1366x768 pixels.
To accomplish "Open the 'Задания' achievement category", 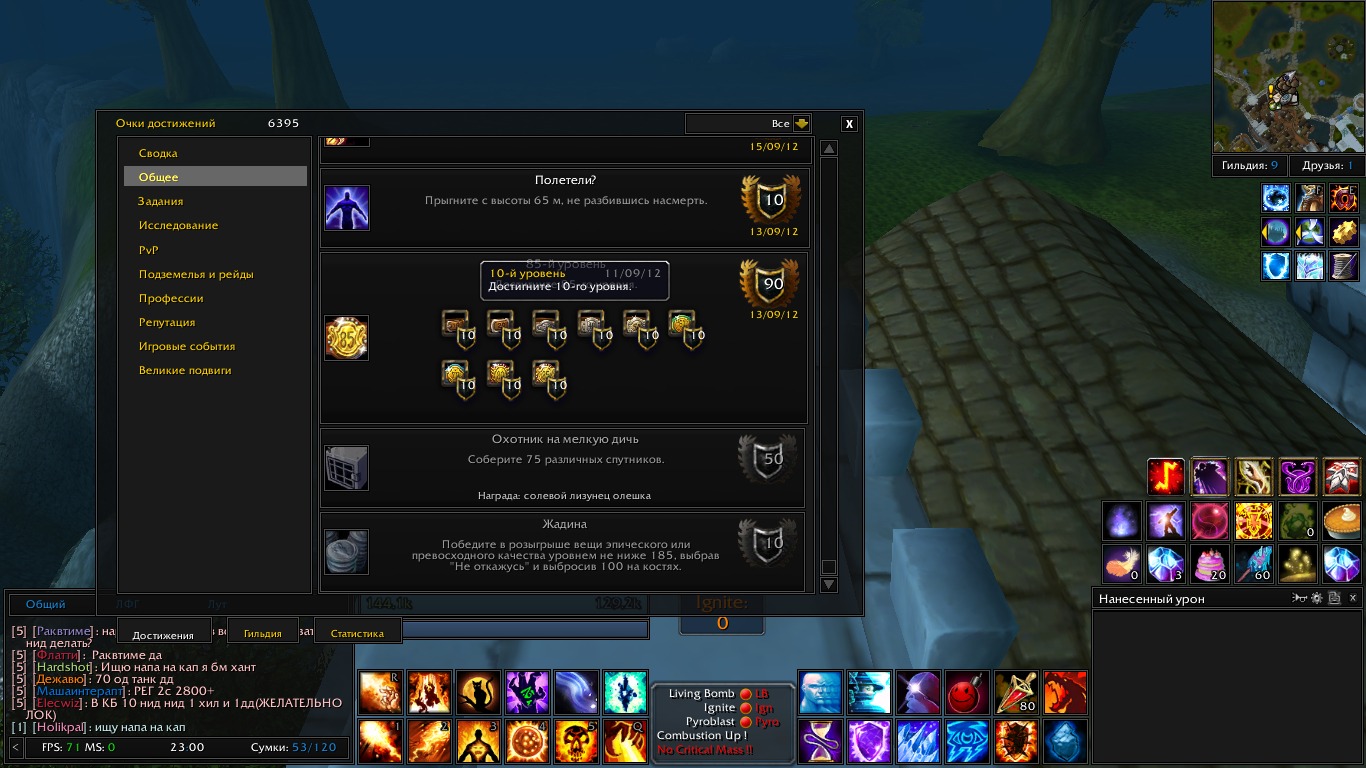I will click(161, 201).
